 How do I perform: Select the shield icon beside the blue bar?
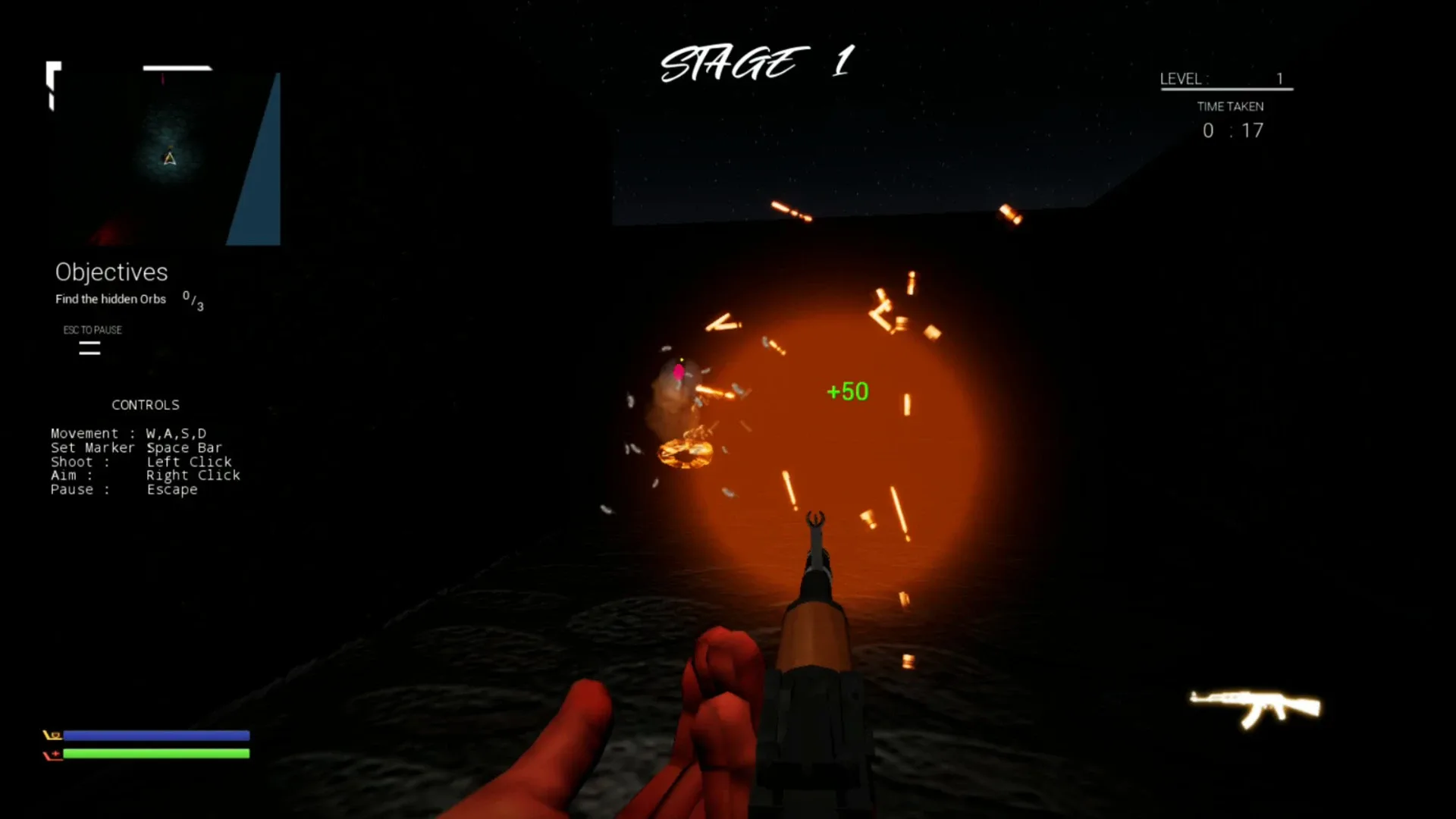pos(53,735)
